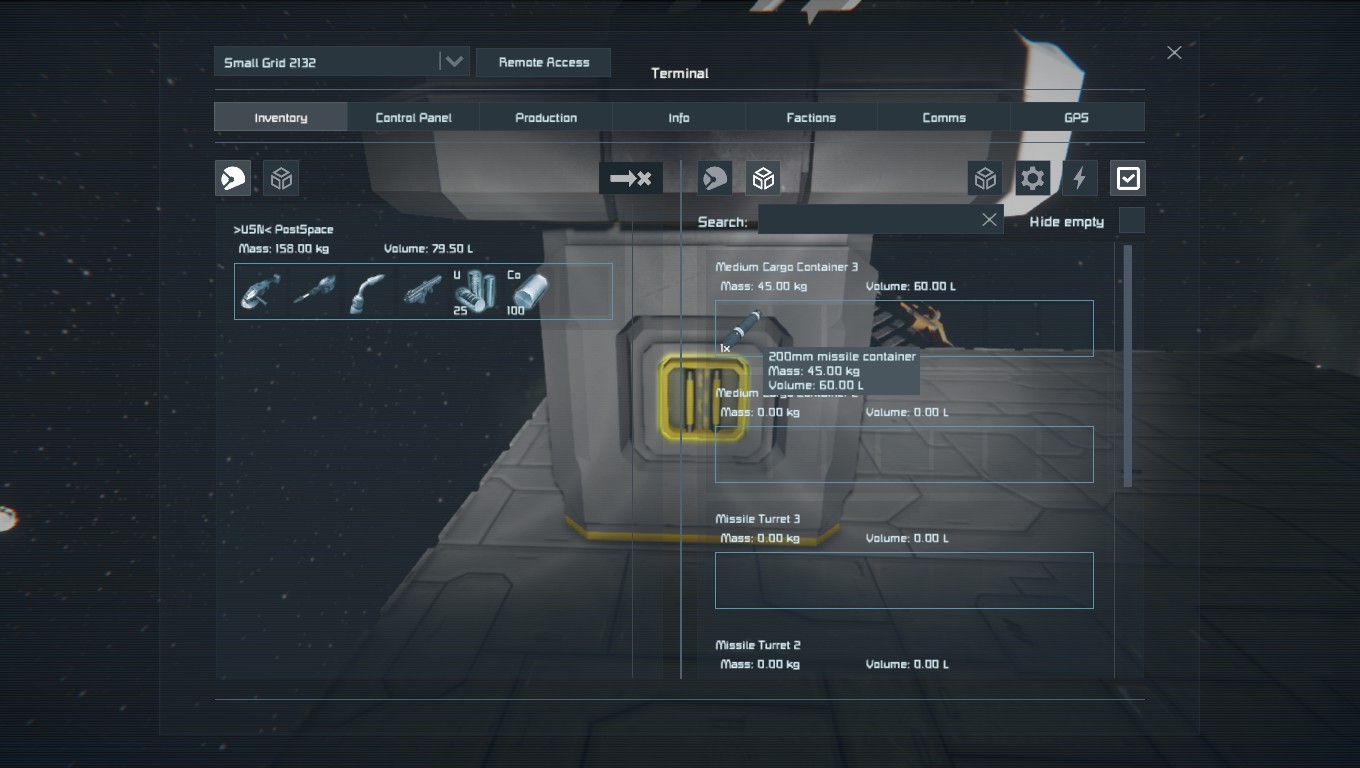Select the hand drill in the player inventory

point(314,291)
